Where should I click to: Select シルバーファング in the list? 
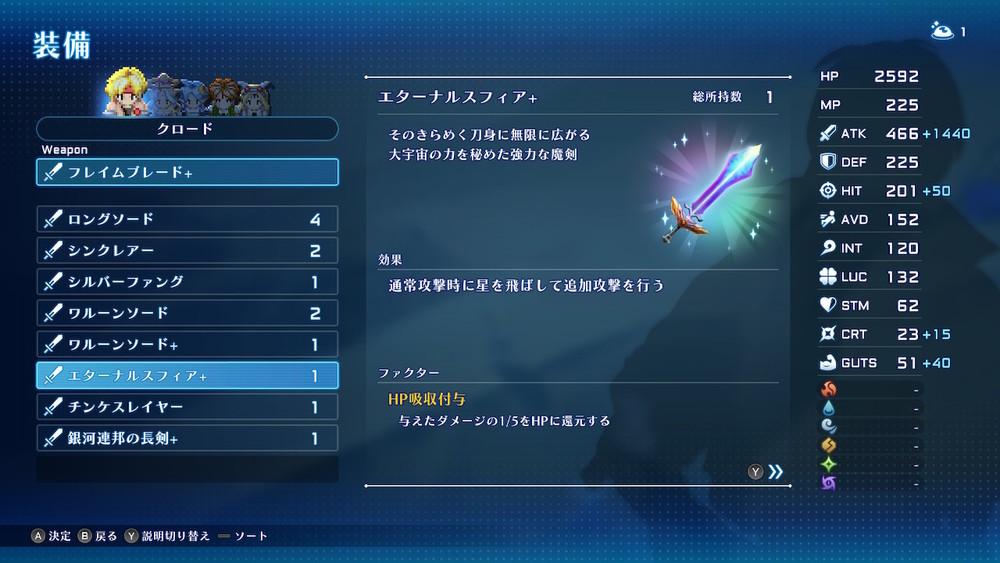tap(187, 282)
